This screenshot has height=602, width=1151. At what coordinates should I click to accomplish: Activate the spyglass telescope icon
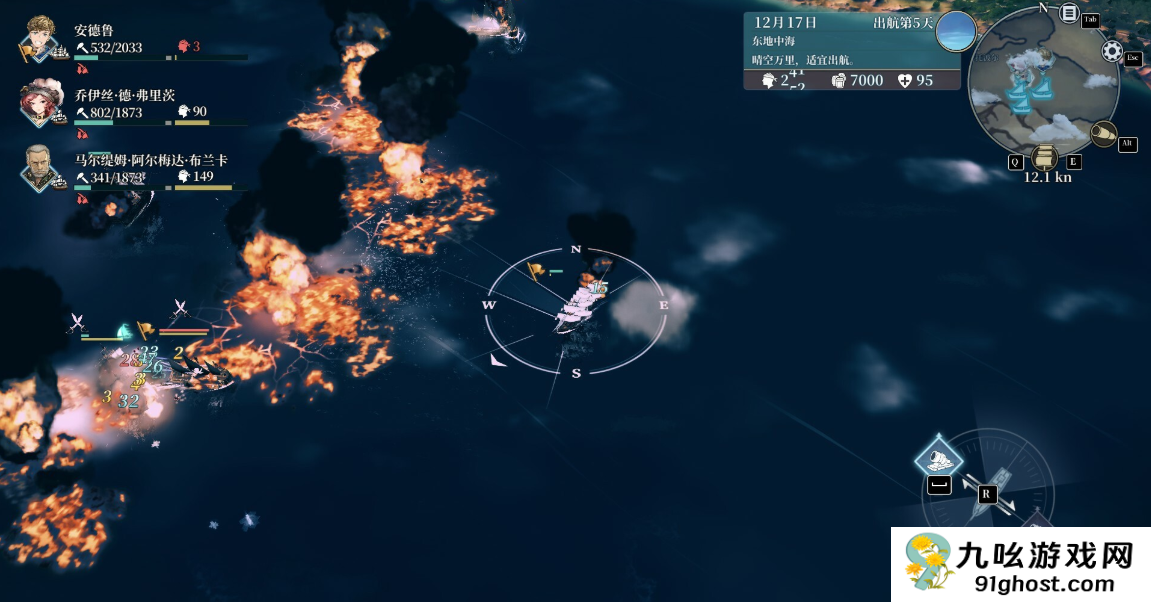click(x=1103, y=133)
